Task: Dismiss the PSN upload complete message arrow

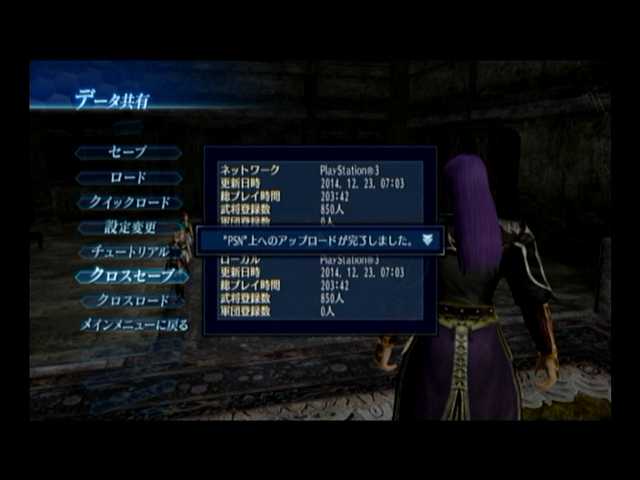Action: point(428,240)
